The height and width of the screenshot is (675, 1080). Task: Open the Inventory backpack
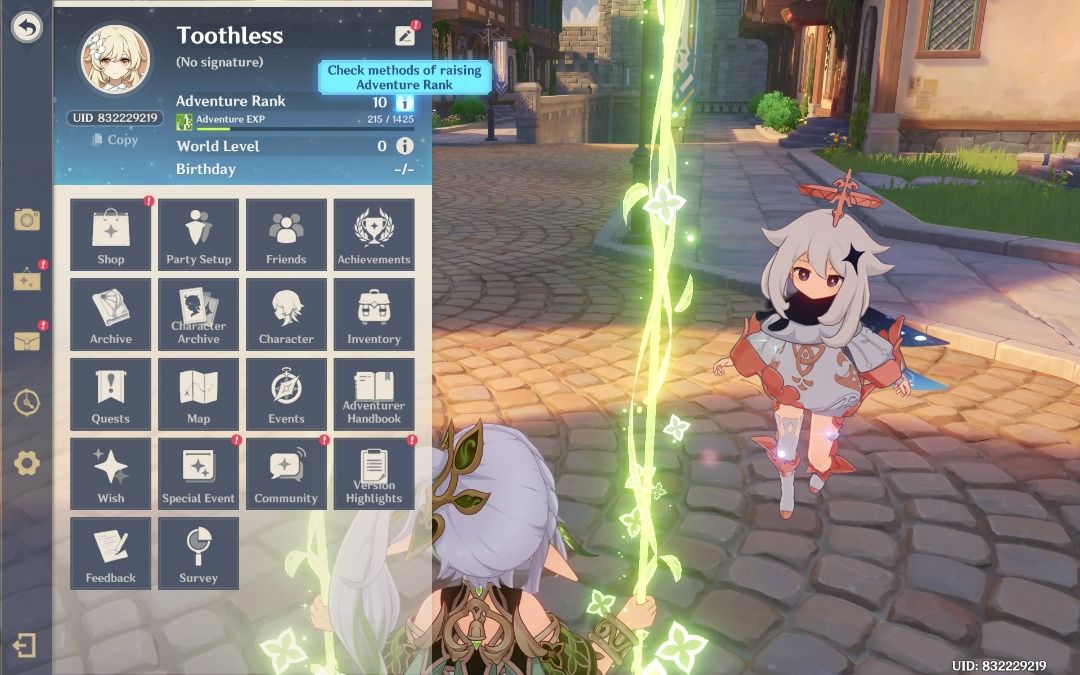pos(374,314)
